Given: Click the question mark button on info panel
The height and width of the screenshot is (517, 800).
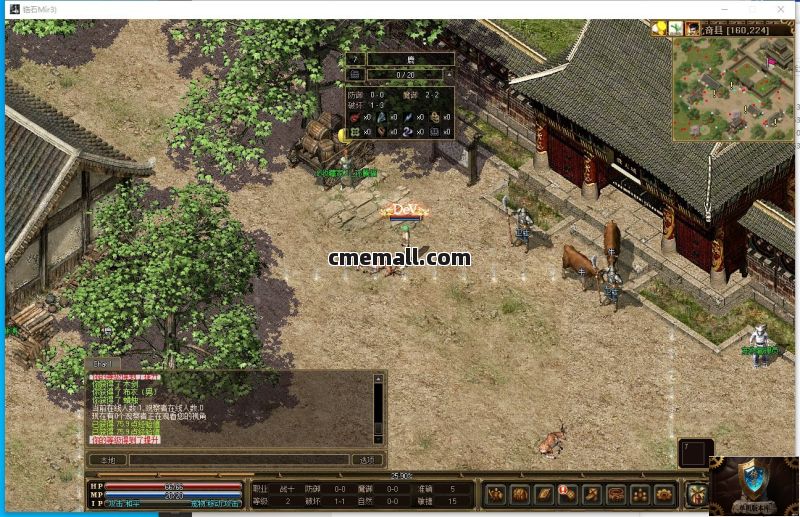Looking at the screenshot, I should pyautogui.click(x=354, y=60).
